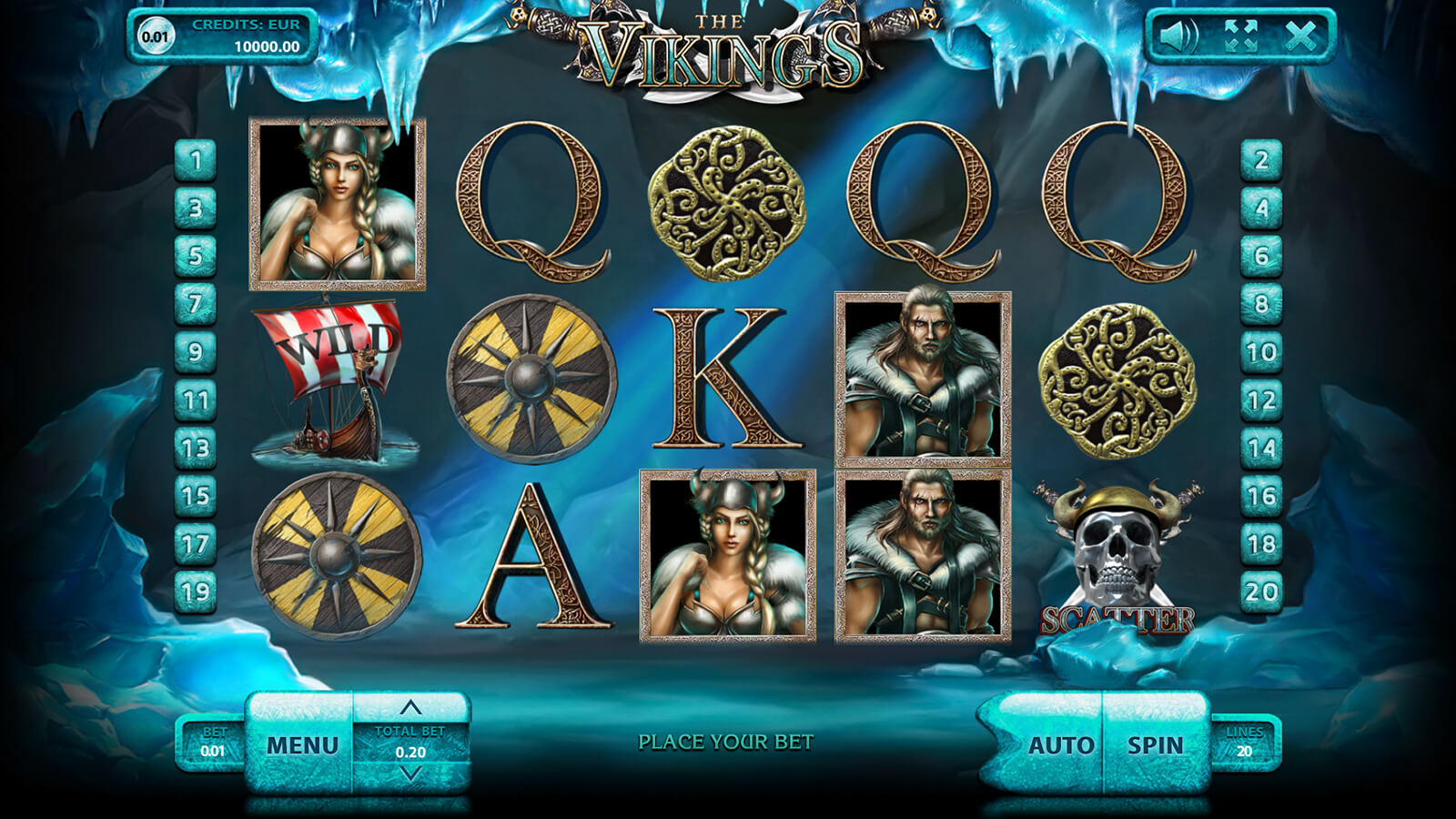1456x819 pixels.
Task: Adjust the BET 0.01 setting
Action: 213,743
